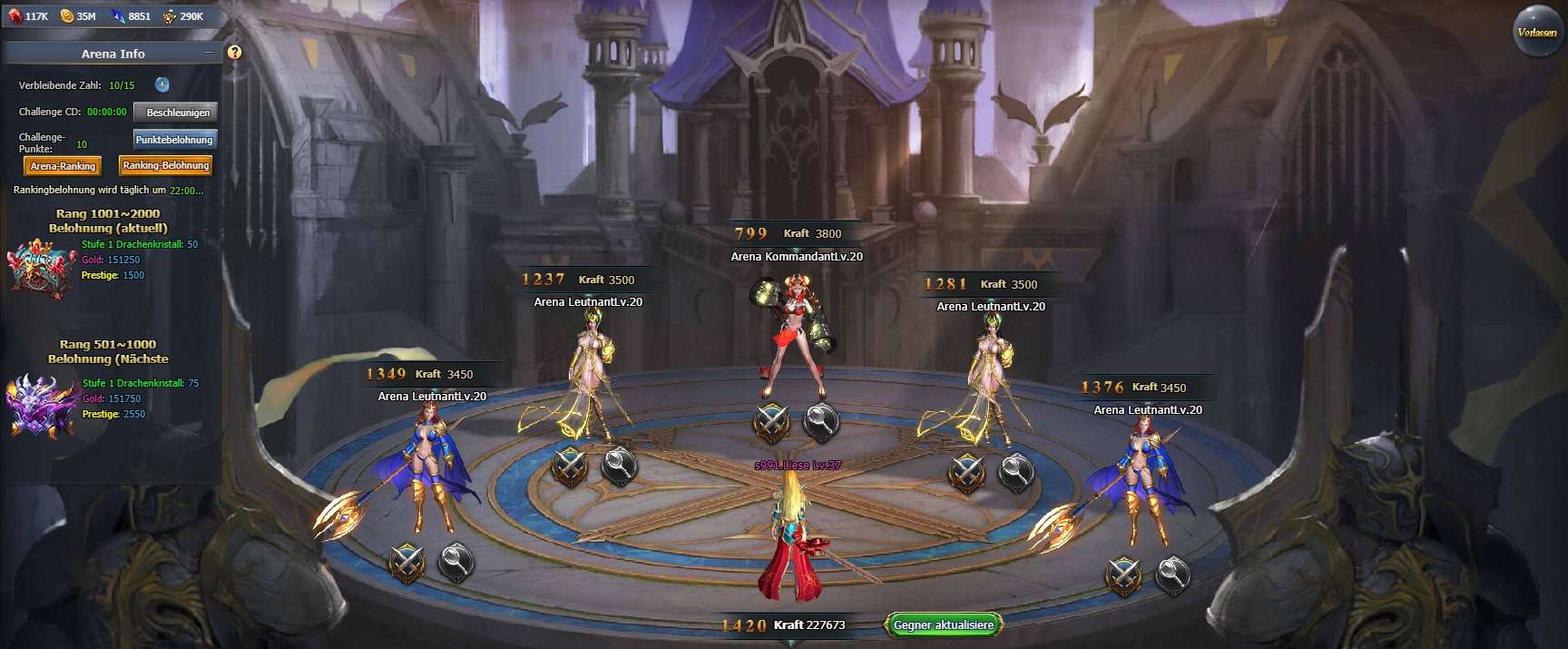Inspect the rank 1281 Arena Leutnant
This screenshot has width=1568, height=649.
[x=1015, y=472]
